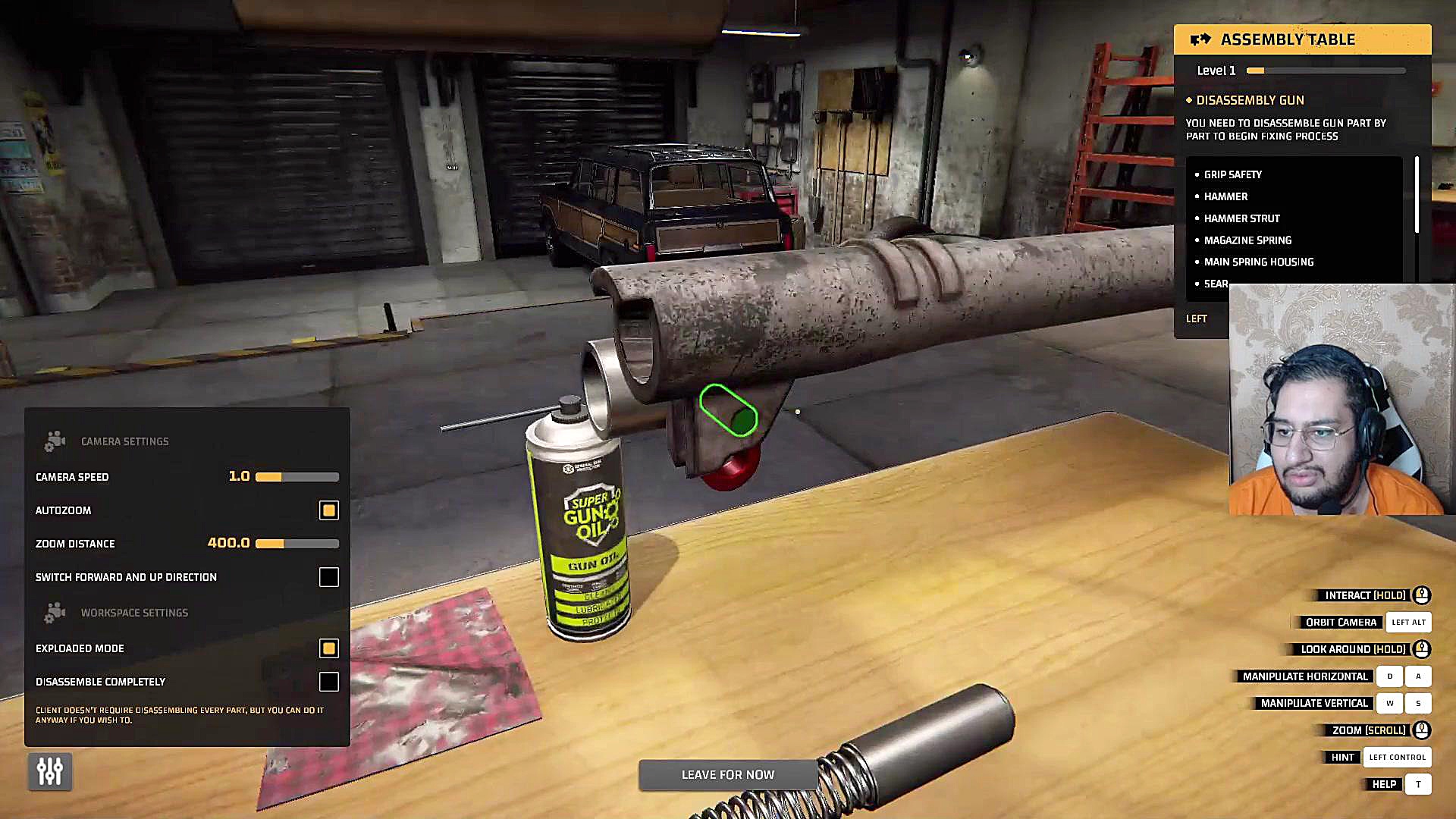The width and height of the screenshot is (1456, 819).
Task: Enable the Disassemble Completely option
Action: pos(328,682)
